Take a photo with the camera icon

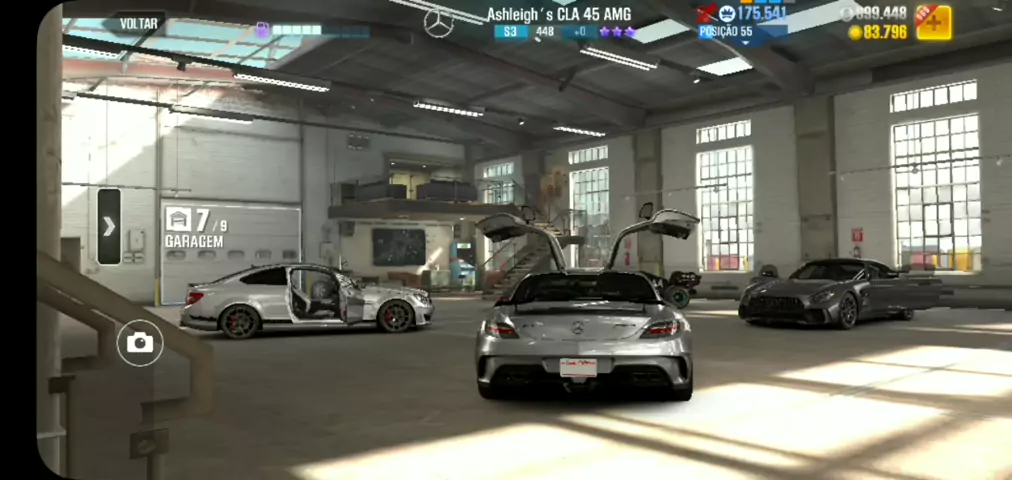coord(140,344)
